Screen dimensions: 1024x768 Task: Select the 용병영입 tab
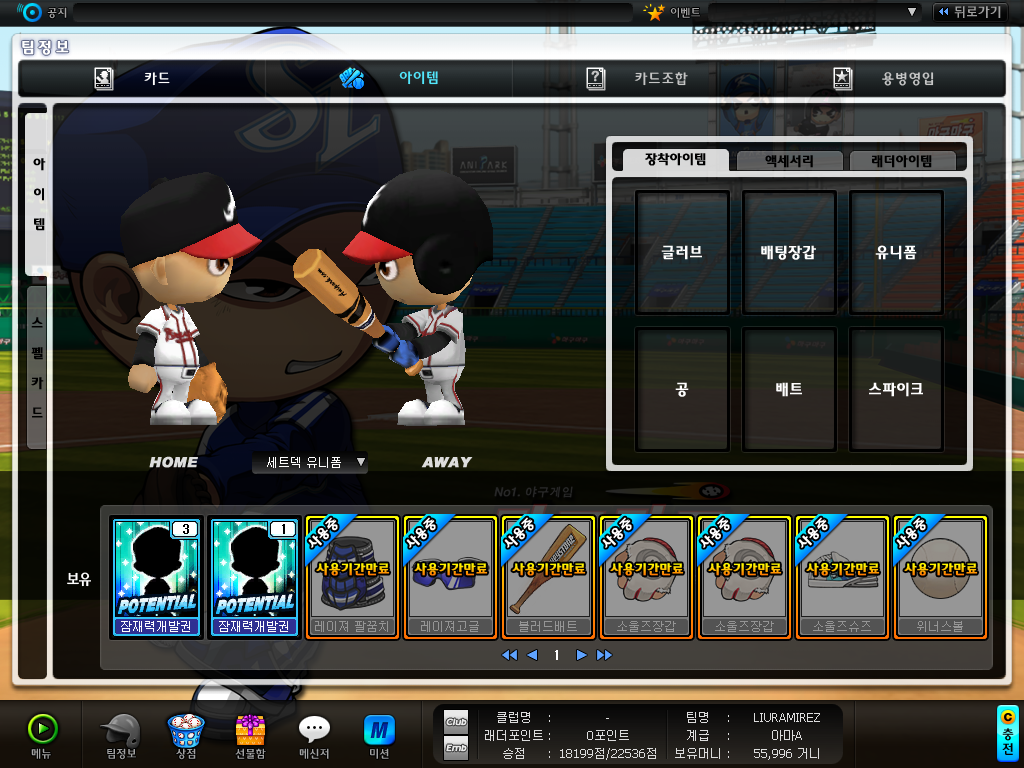click(884, 78)
